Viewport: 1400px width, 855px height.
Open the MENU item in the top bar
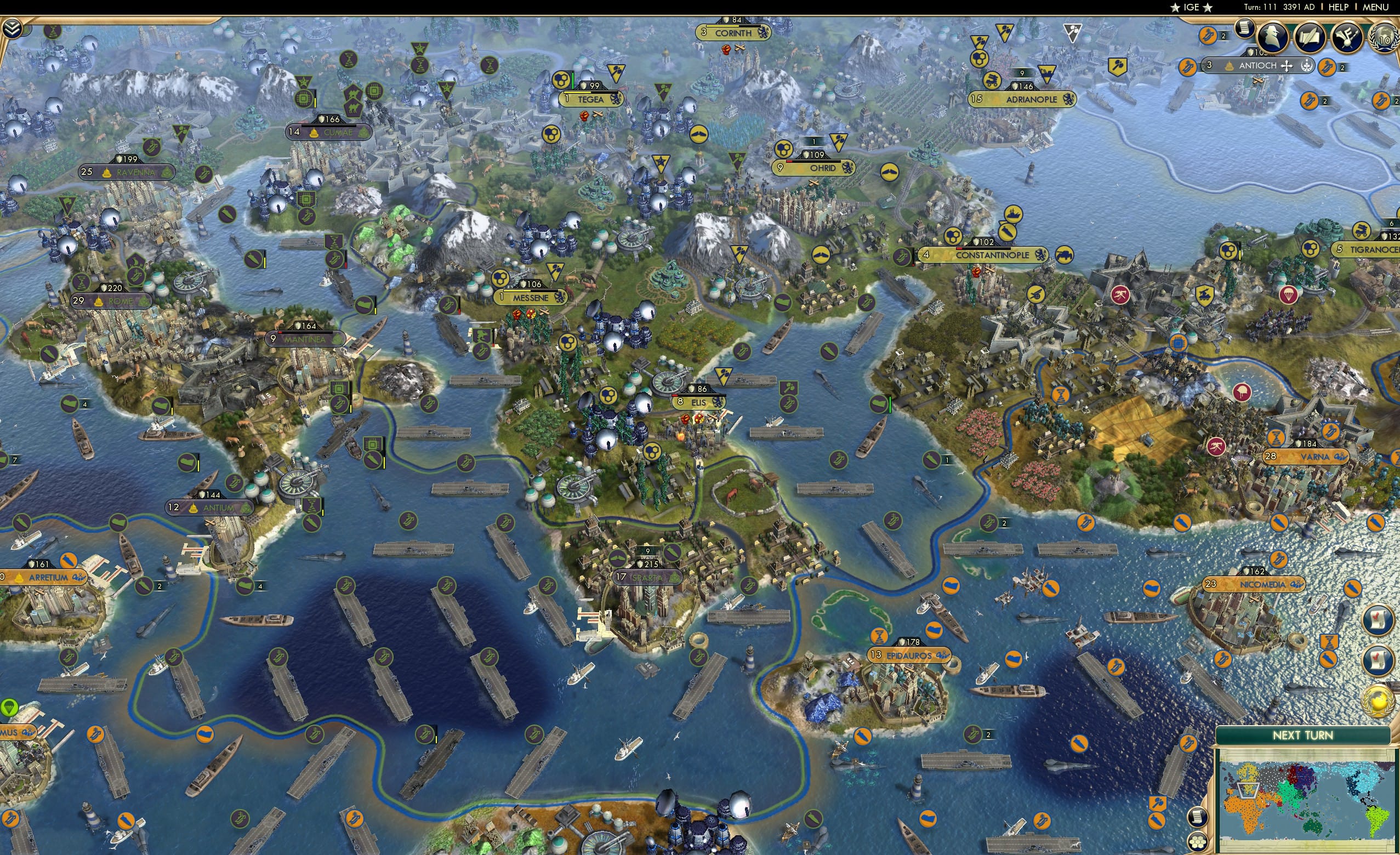[x=1377, y=7]
